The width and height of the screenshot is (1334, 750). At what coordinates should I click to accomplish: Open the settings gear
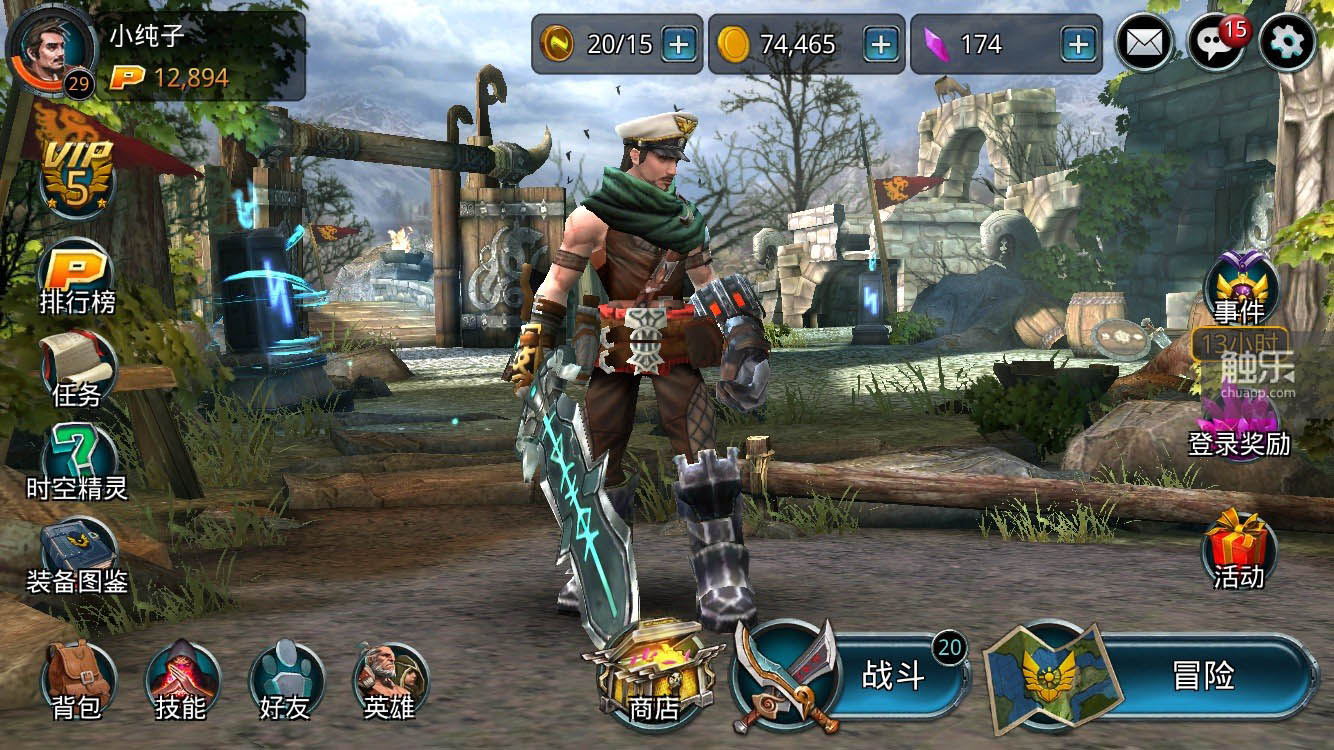click(x=1287, y=44)
